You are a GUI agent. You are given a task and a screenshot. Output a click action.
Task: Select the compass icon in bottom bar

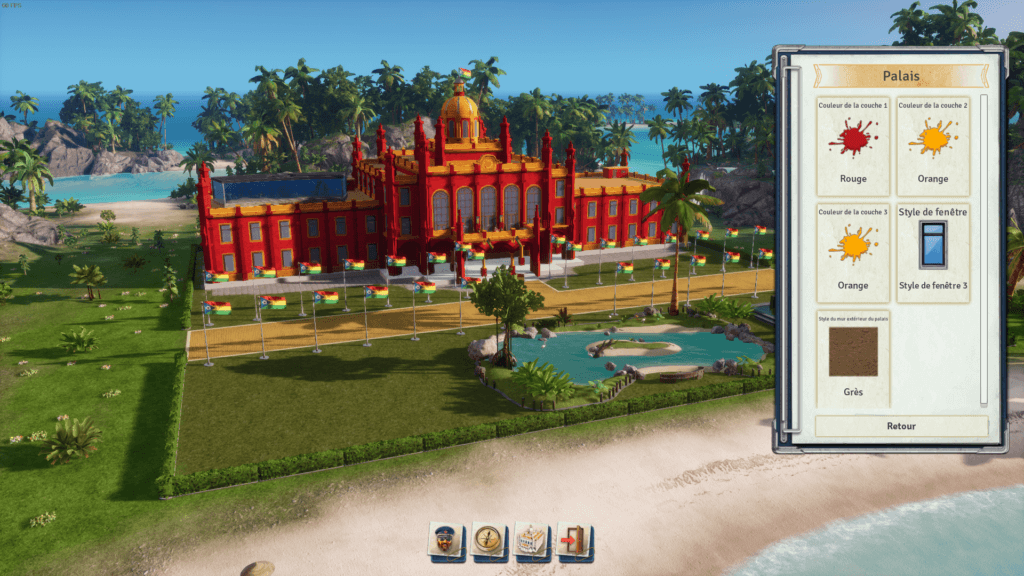(x=487, y=540)
